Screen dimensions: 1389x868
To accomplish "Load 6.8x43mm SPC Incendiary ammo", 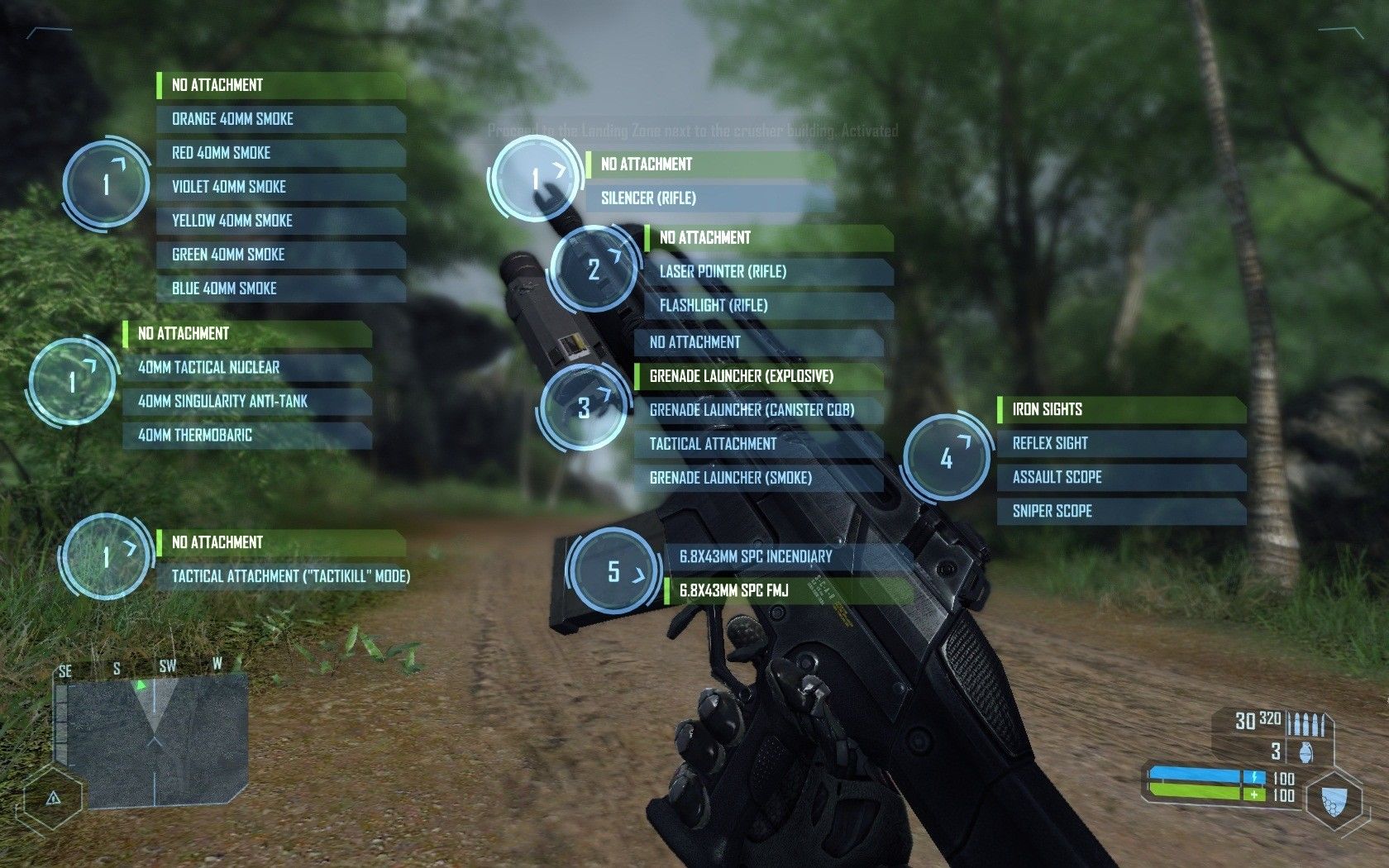I will 788,557.
